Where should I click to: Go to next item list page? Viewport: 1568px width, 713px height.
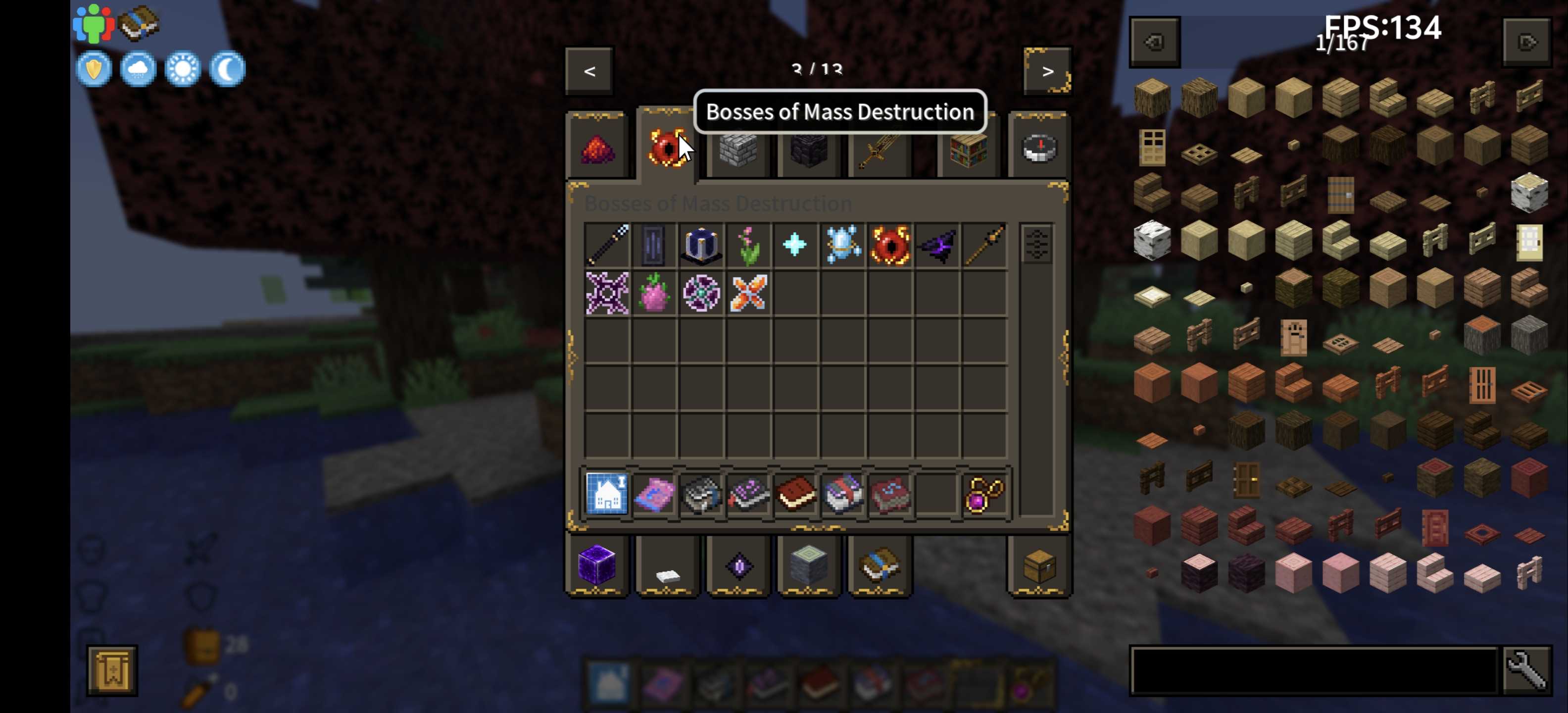1526,42
